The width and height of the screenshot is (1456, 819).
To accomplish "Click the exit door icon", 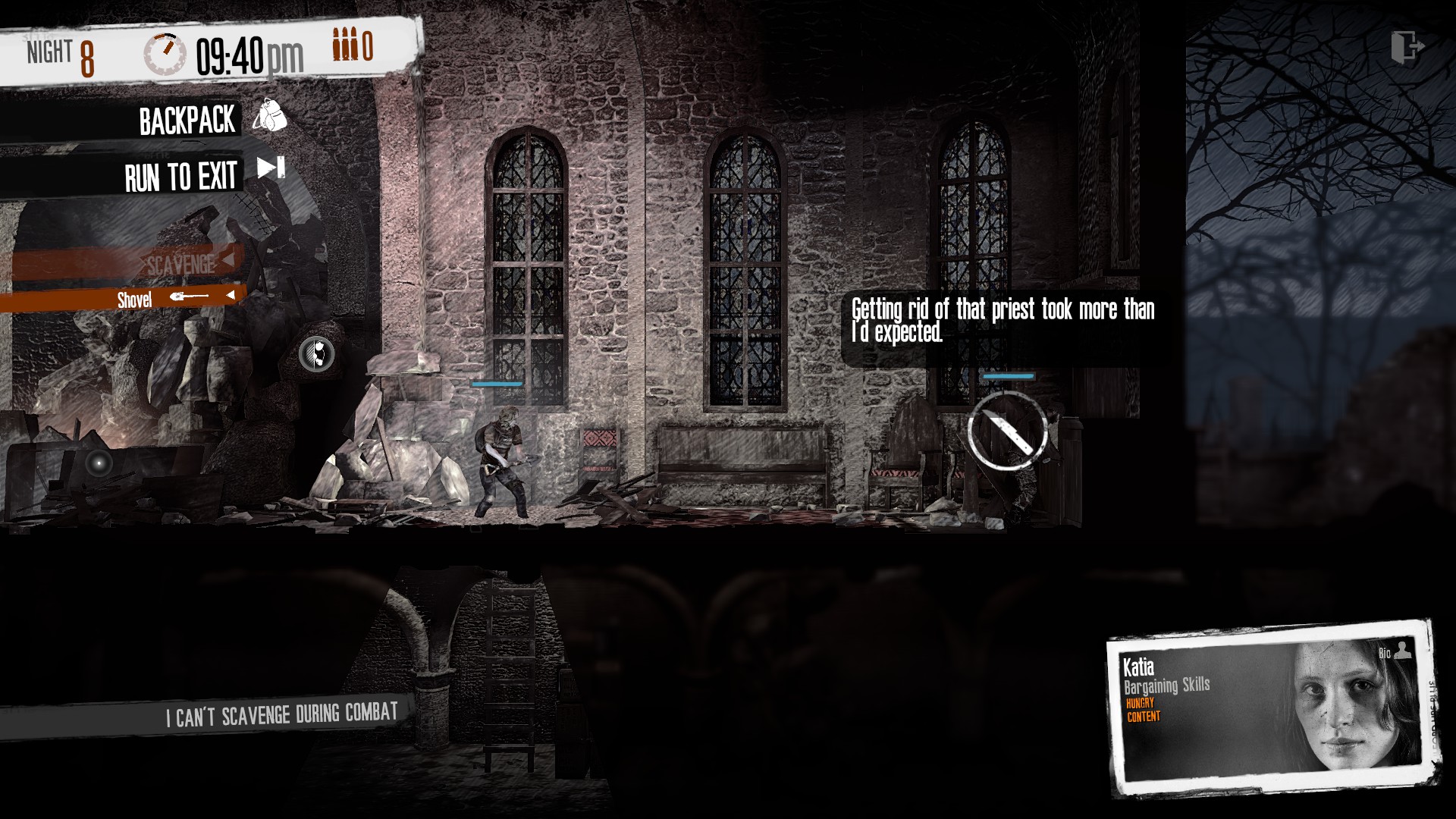I will click(x=1407, y=47).
